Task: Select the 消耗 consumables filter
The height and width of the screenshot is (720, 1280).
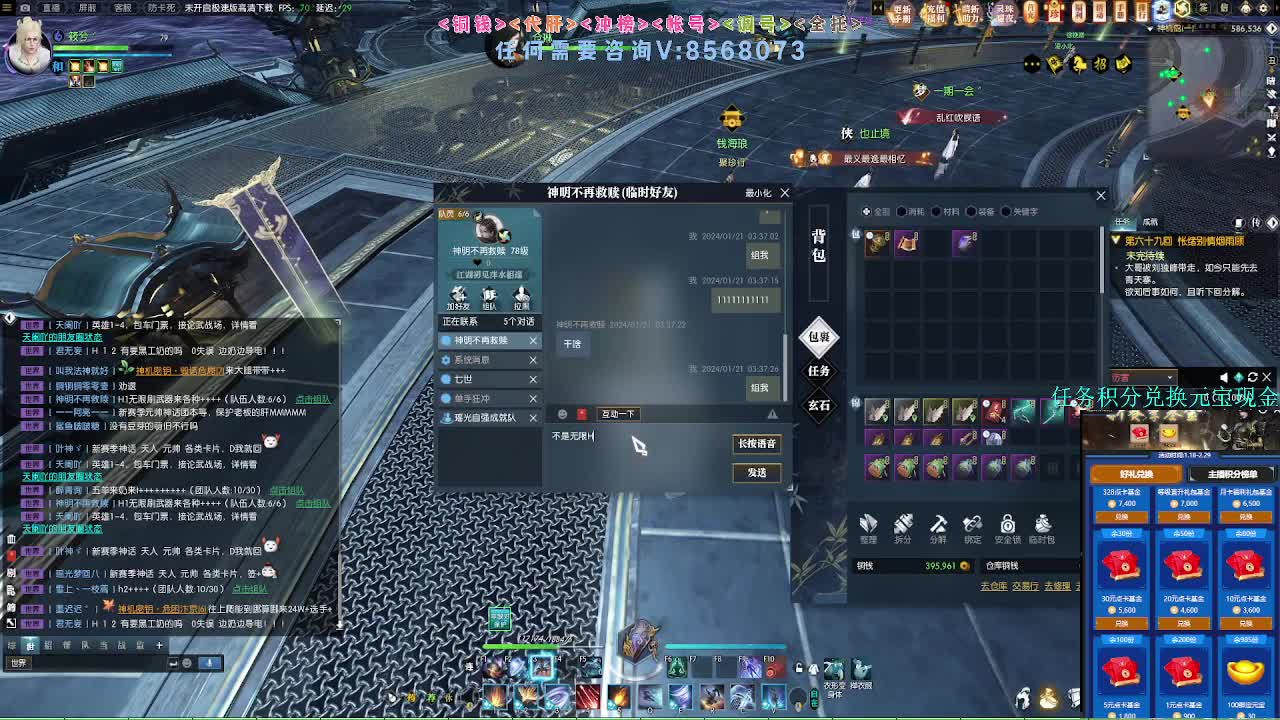Action: click(x=912, y=211)
